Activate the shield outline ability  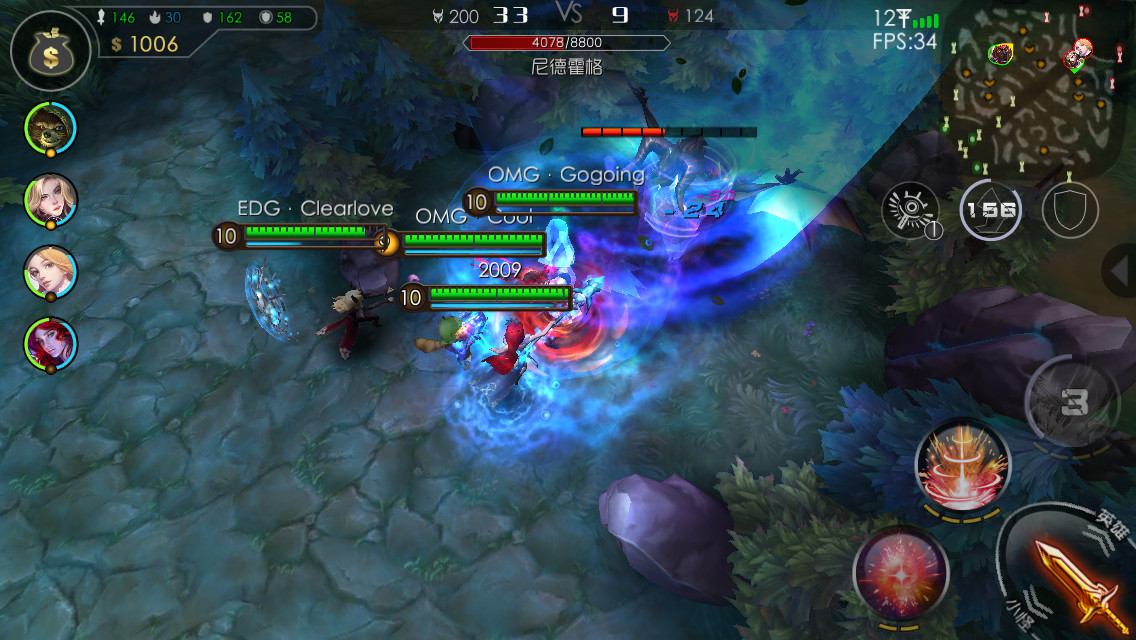point(1069,211)
